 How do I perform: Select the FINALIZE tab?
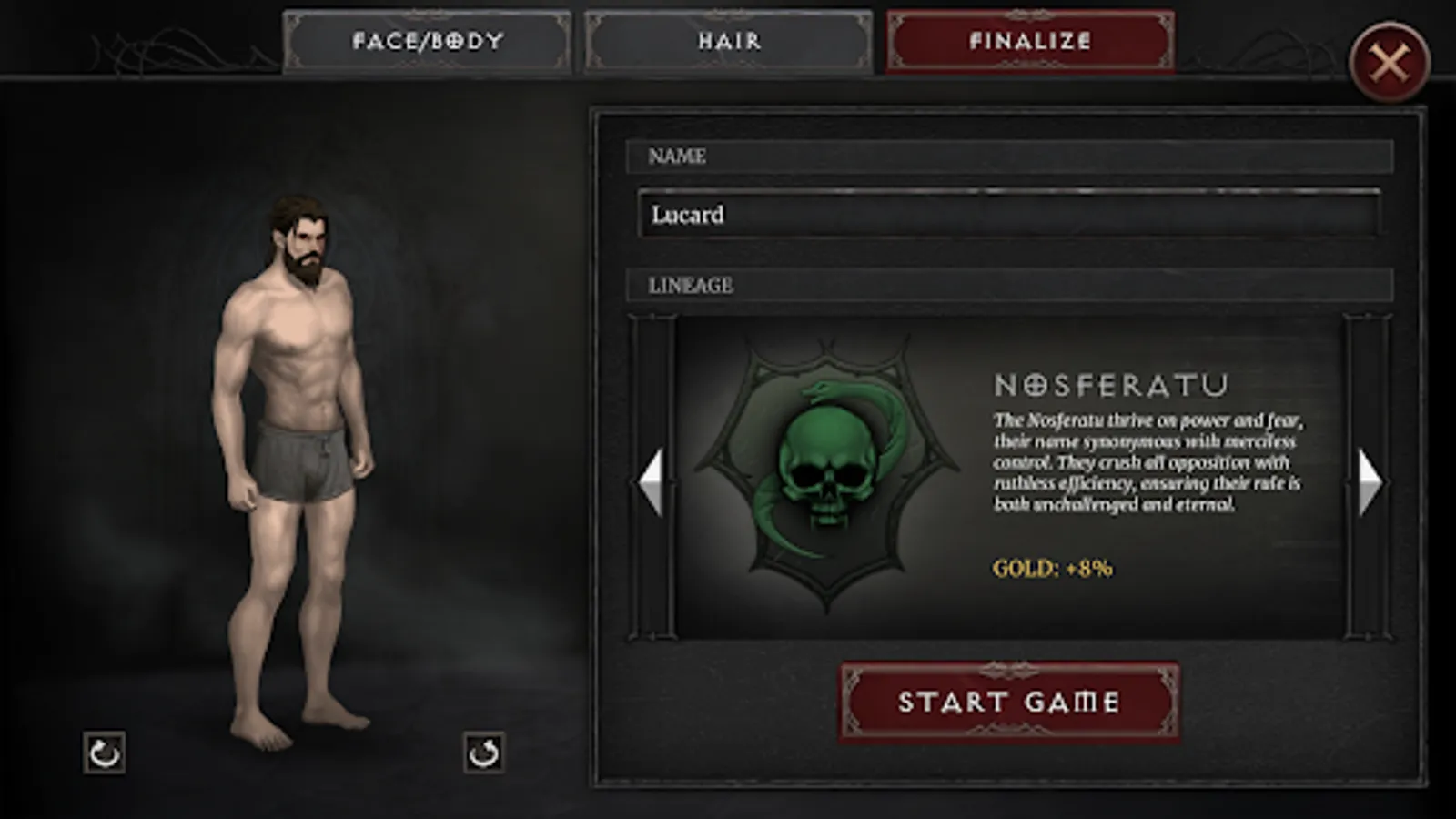(1029, 41)
